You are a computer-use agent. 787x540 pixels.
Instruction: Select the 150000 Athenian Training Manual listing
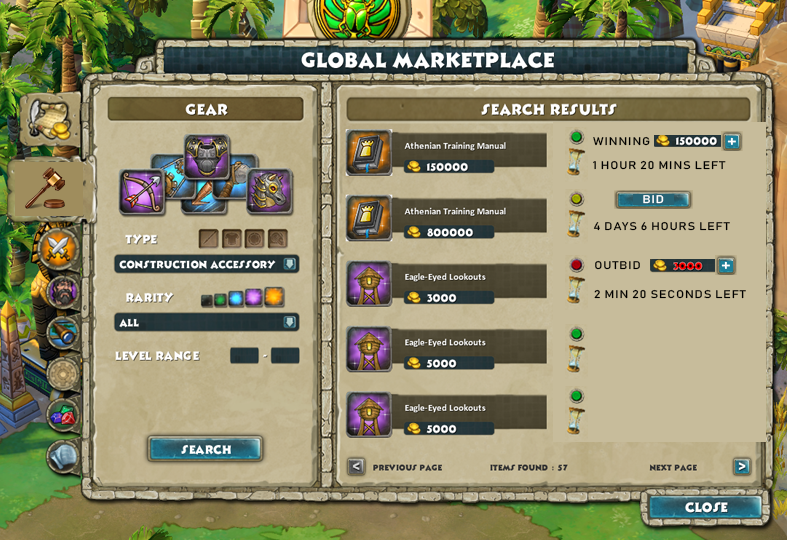(447, 153)
